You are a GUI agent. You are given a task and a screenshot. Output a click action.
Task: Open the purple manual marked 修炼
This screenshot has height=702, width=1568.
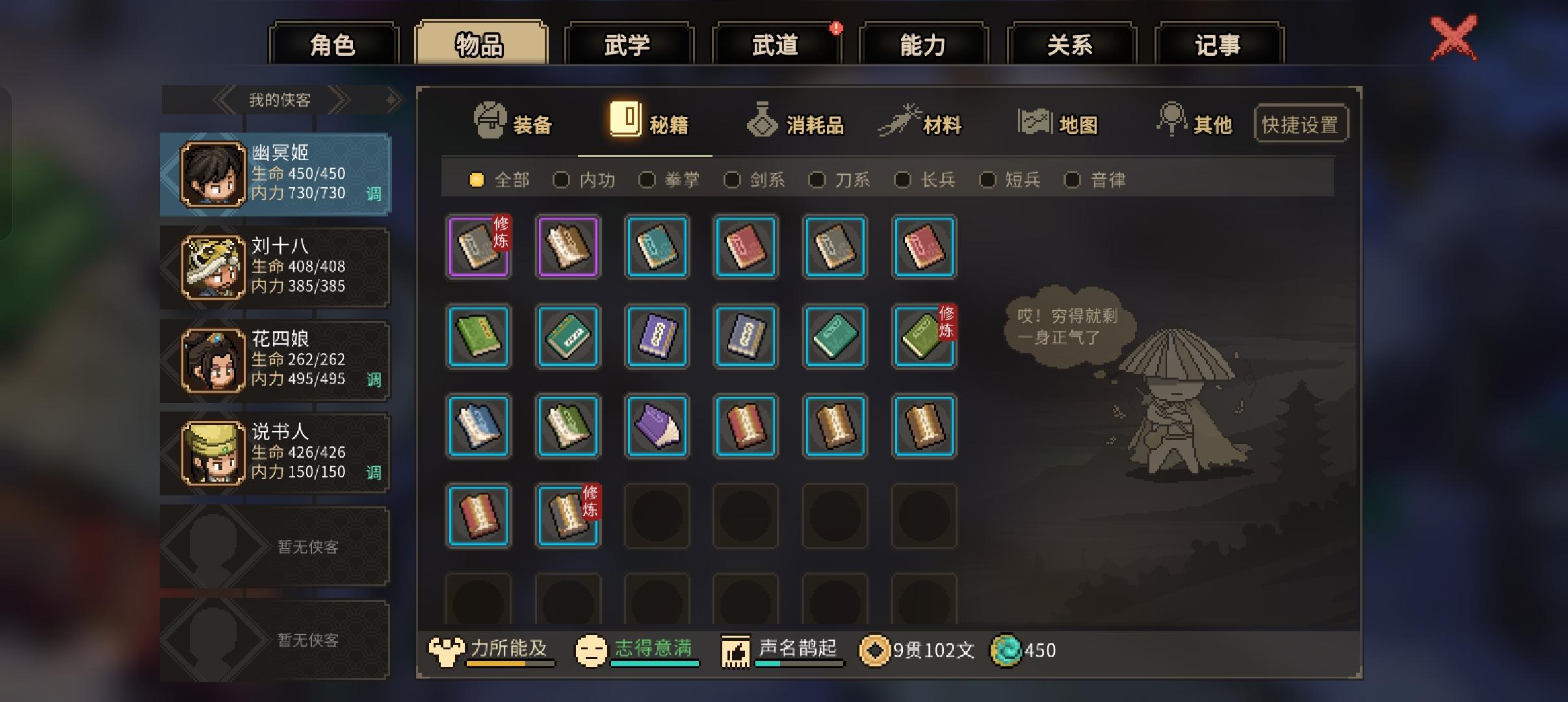[x=479, y=248]
